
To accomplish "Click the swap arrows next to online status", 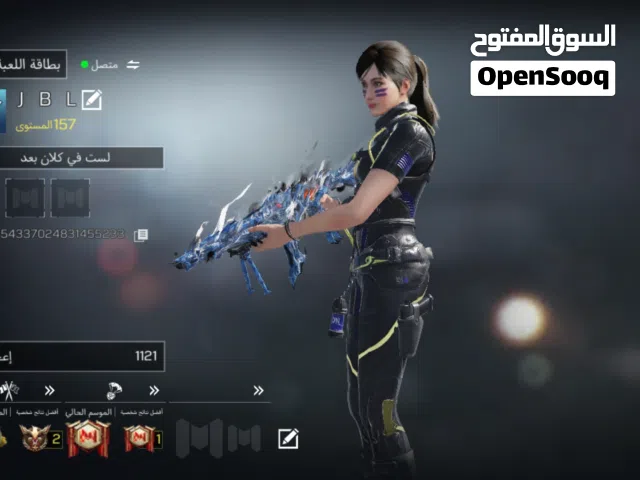I will coord(133,65).
